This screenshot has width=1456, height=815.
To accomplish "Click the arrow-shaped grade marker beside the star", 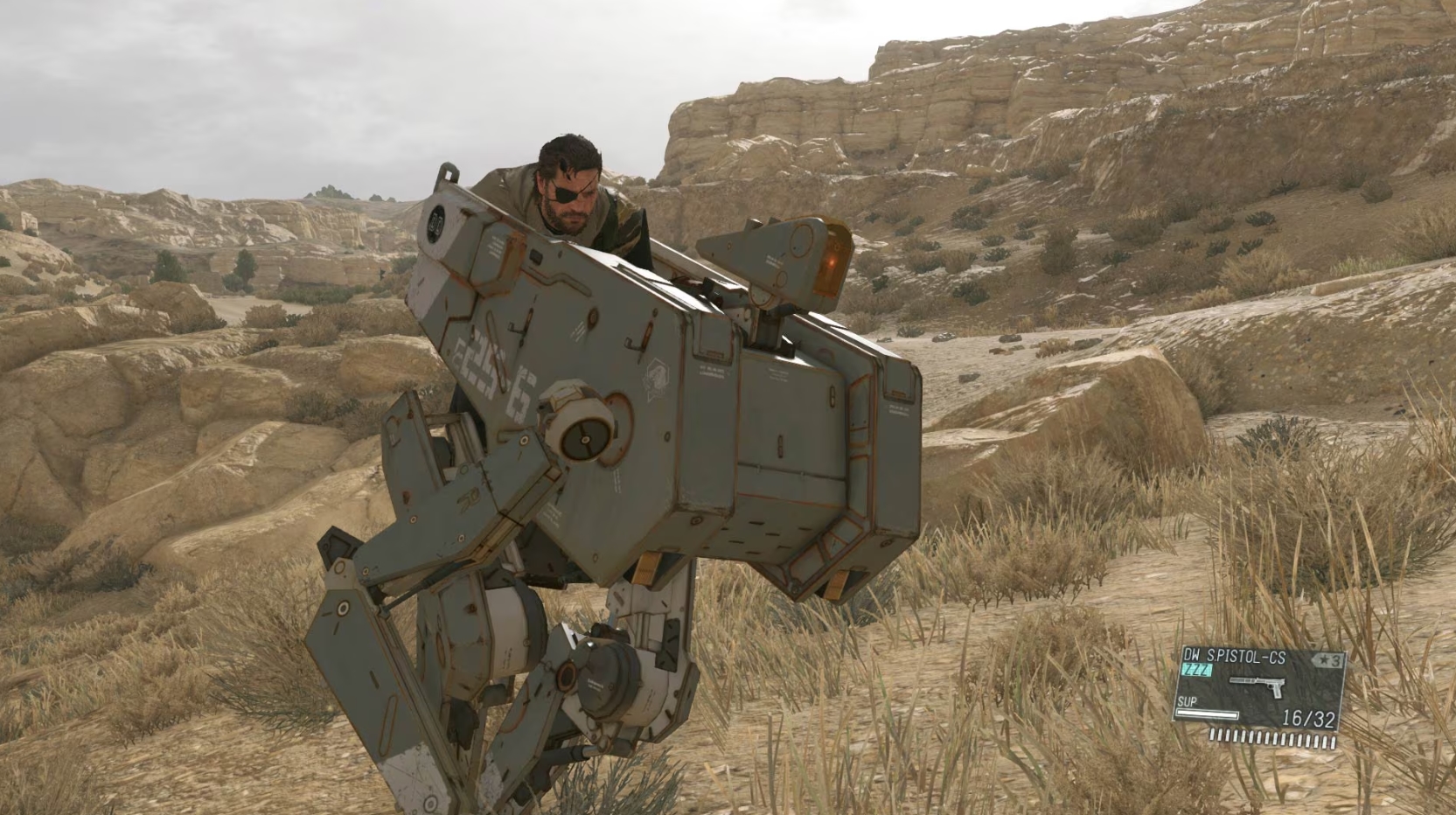I will tap(1316, 658).
